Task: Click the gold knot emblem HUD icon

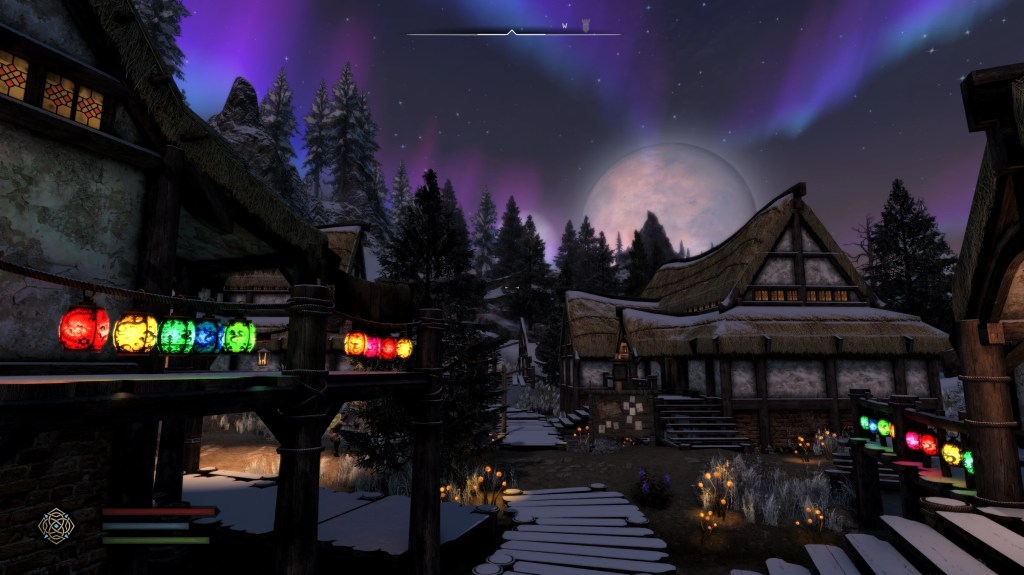Action: coord(54,526)
